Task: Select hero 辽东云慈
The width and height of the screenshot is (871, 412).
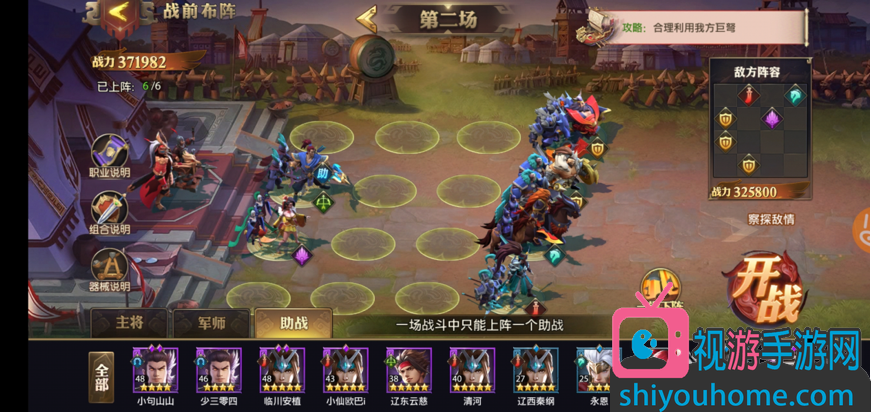Action: click(x=408, y=374)
